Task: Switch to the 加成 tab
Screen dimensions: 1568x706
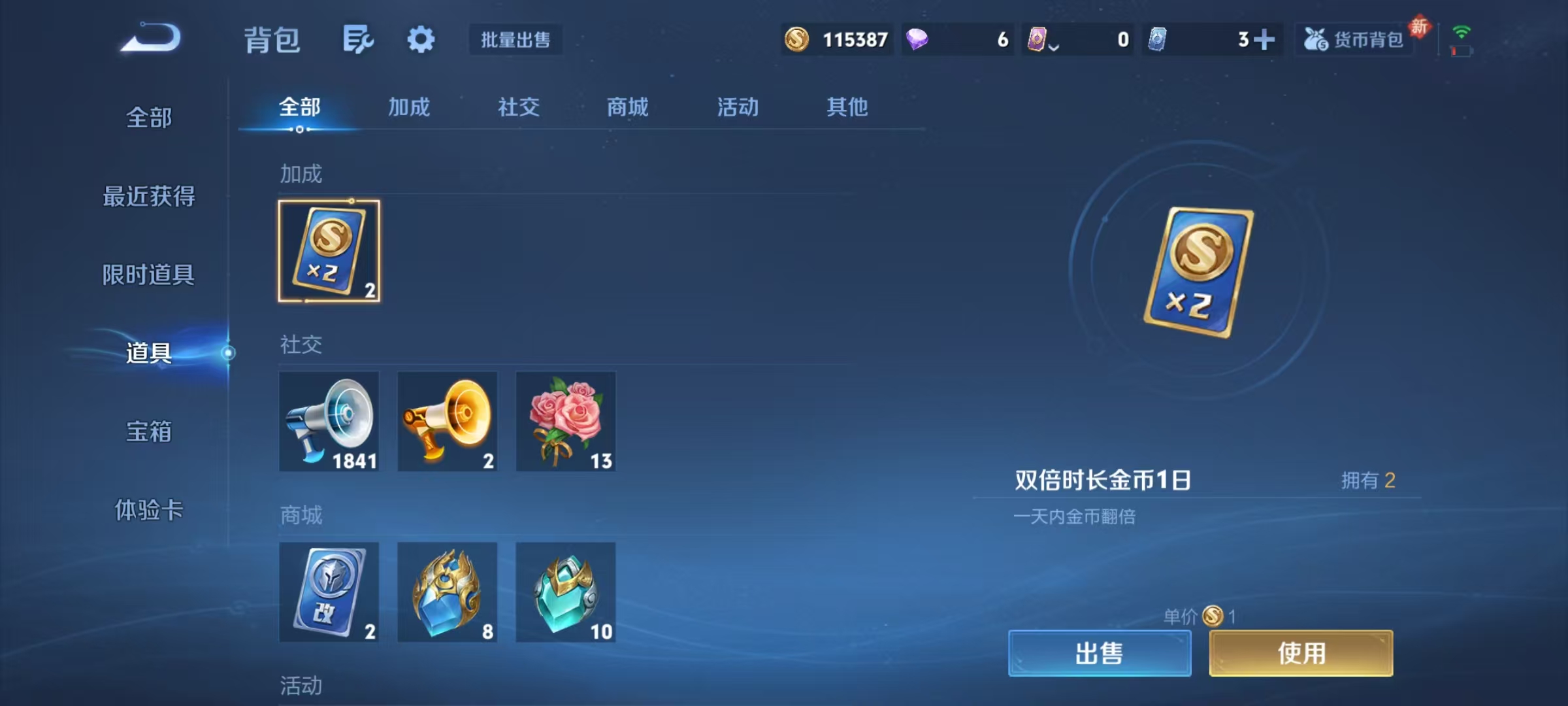Action: [408, 108]
